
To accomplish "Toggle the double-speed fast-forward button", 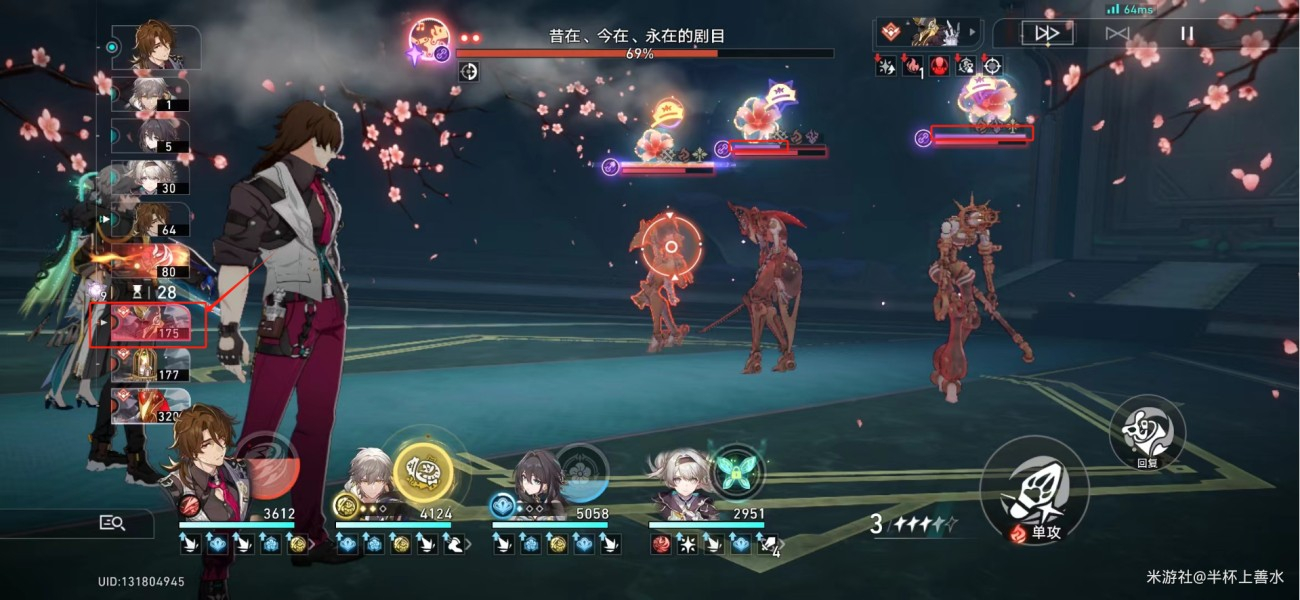I will click(1047, 33).
